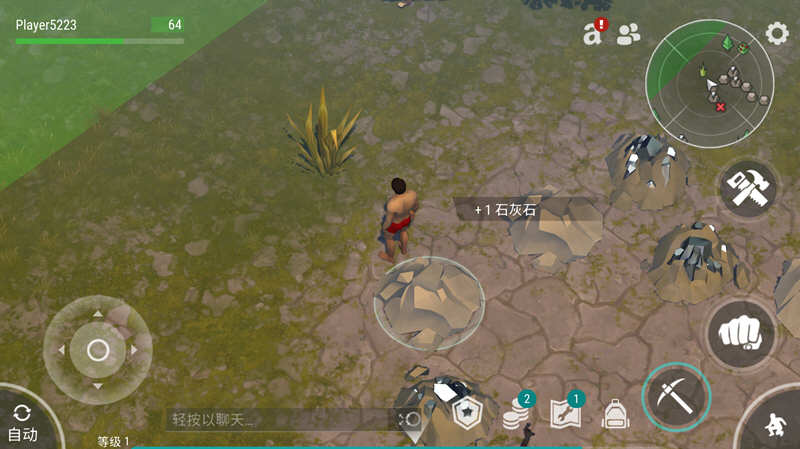Tap the chat box to start chatting
Viewport: 800px width, 449px height.
pos(280,419)
